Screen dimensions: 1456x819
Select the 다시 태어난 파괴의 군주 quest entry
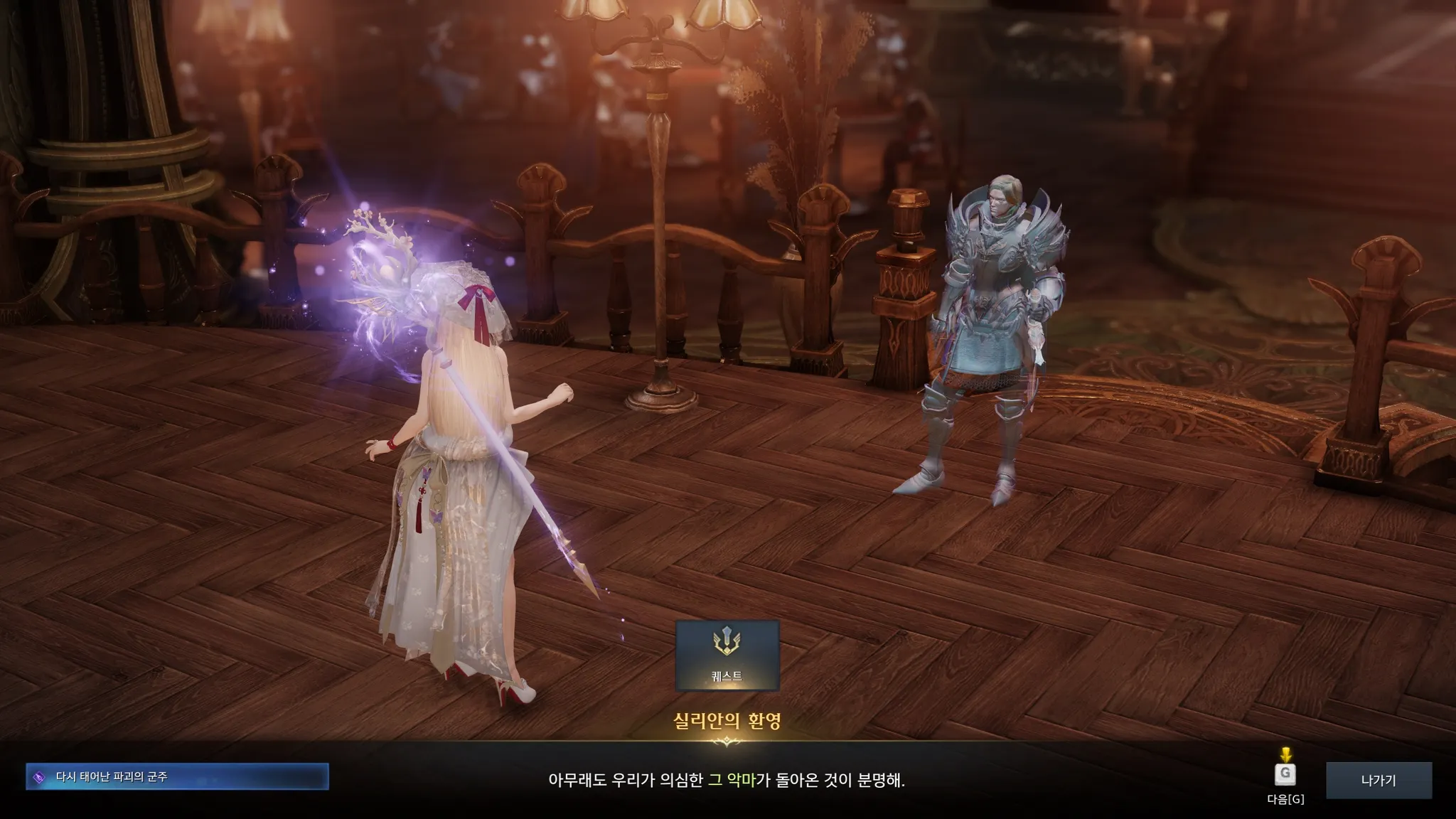177,777
